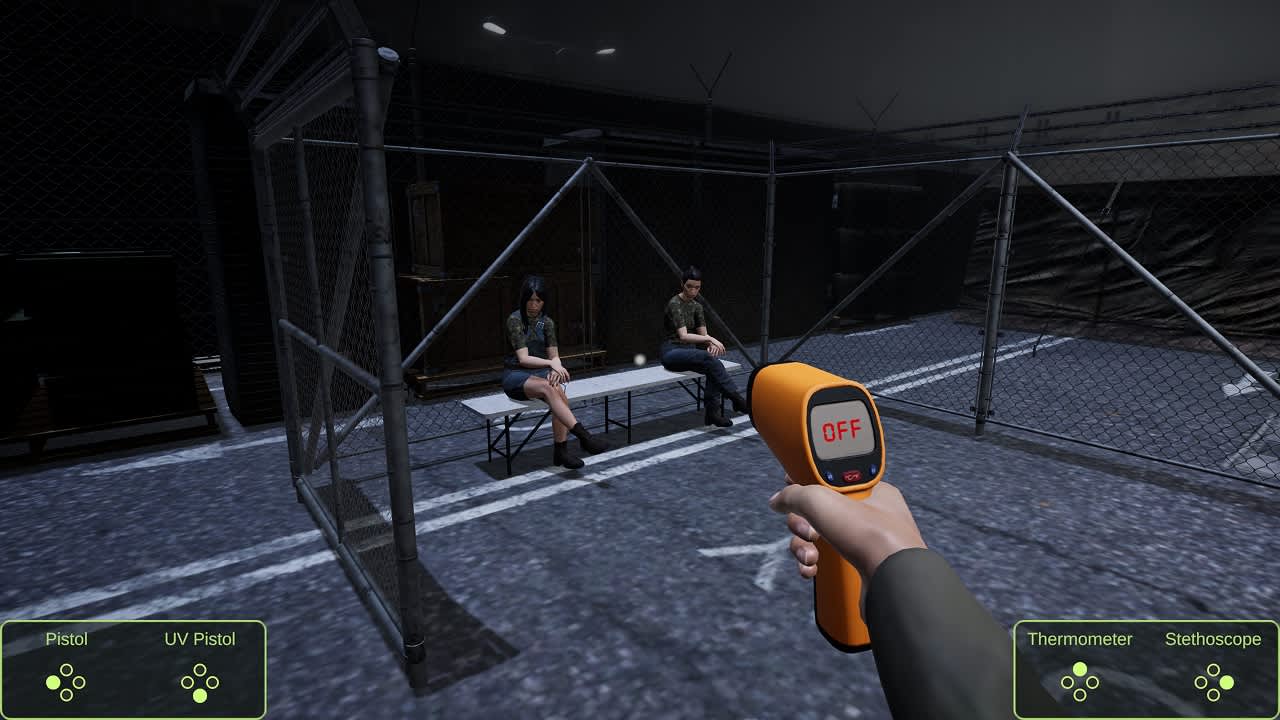Viewport: 1280px width, 720px height.
Task: Toggle the lit bottom dot under UV Pistol
Action: 199,696
